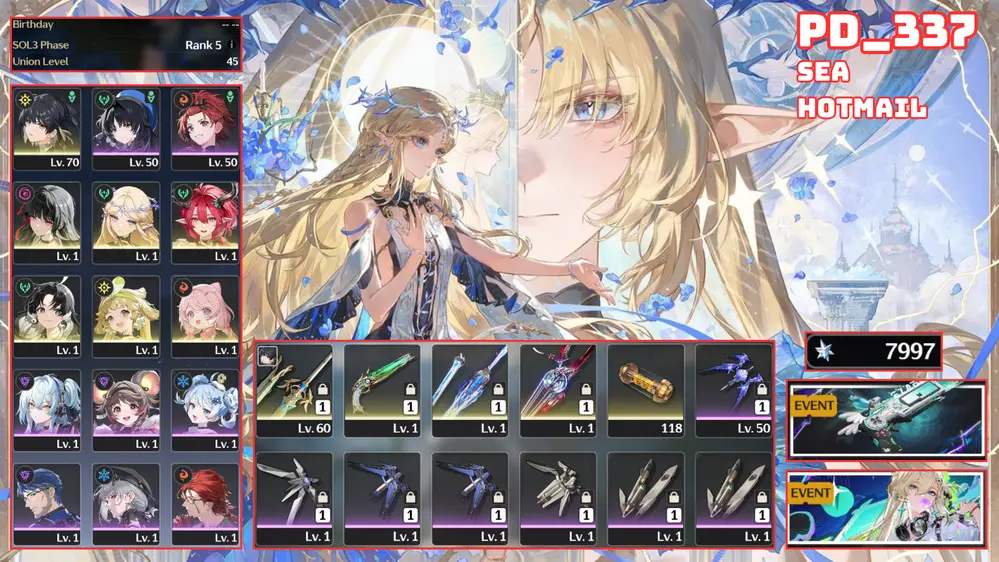Choose the blue-beret character at Lv. 50
The height and width of the screenshot is (562, 999).
[126, 128]
